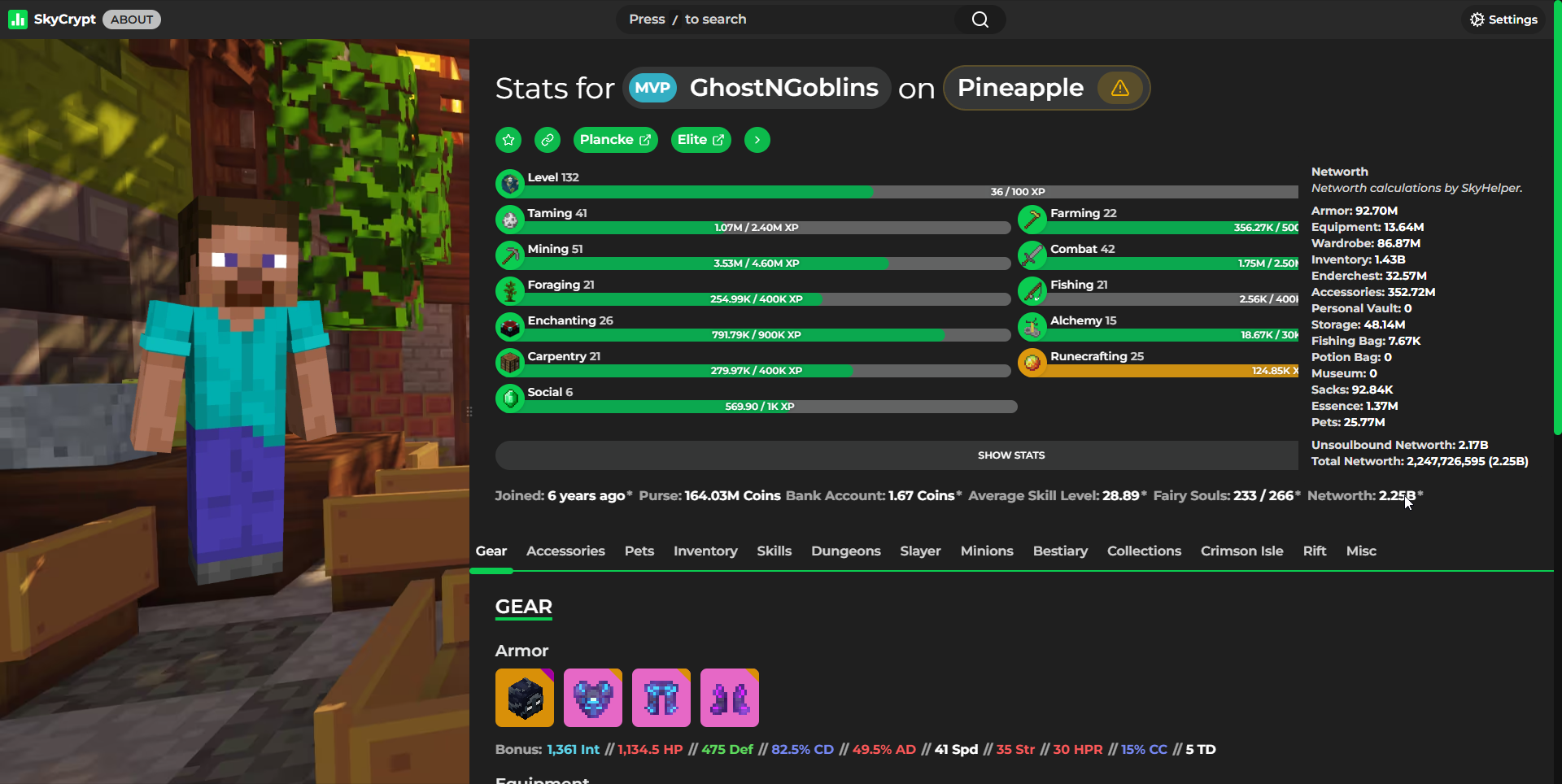Switch to the Dungeons tab
The height and width of the screenshot is (784, 1562).
pyautogui.click(x=845, y=551)
